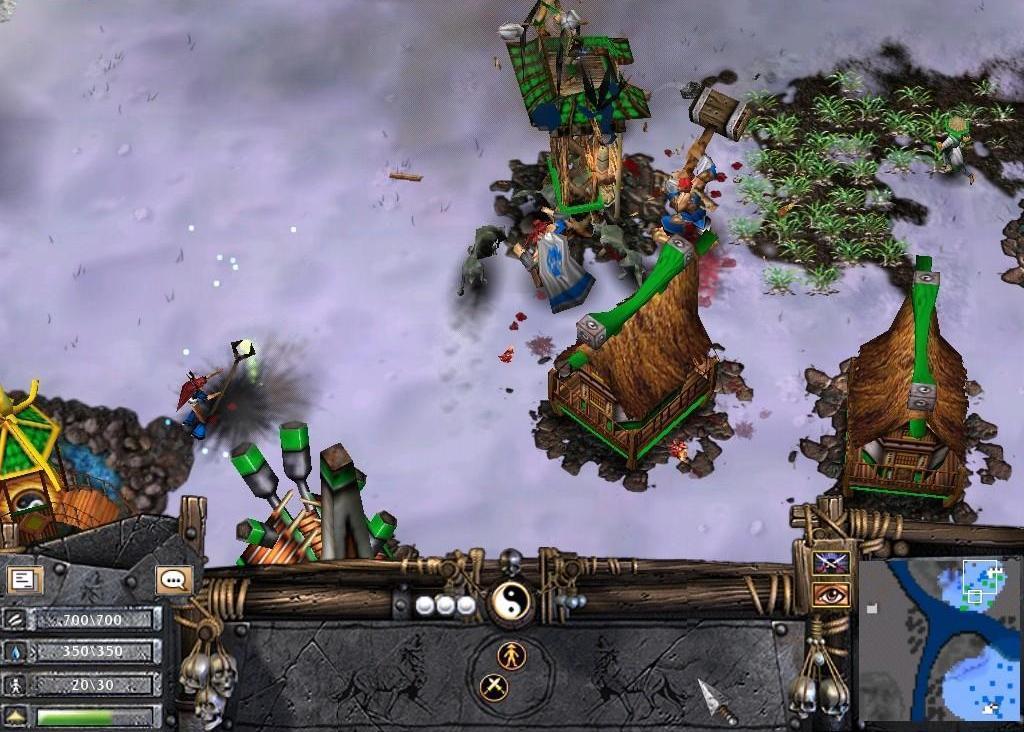This screenshot has height=732, width=1024.
Task: Choose the crossed swords command icon
Action: [x=492, y=687]
